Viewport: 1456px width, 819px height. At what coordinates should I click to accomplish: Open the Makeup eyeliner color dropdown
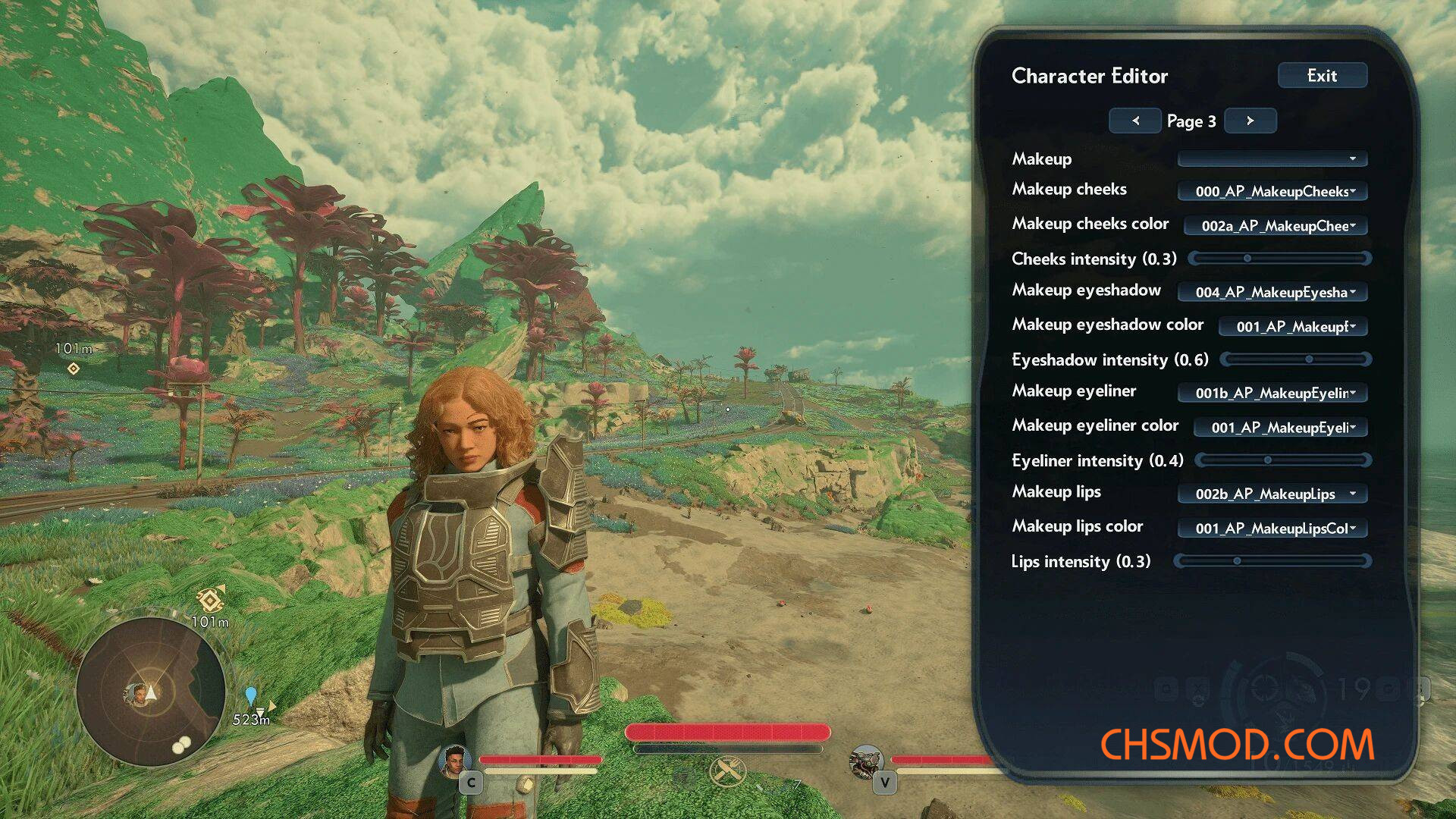pyautogui.click(x=1279, y=428)
